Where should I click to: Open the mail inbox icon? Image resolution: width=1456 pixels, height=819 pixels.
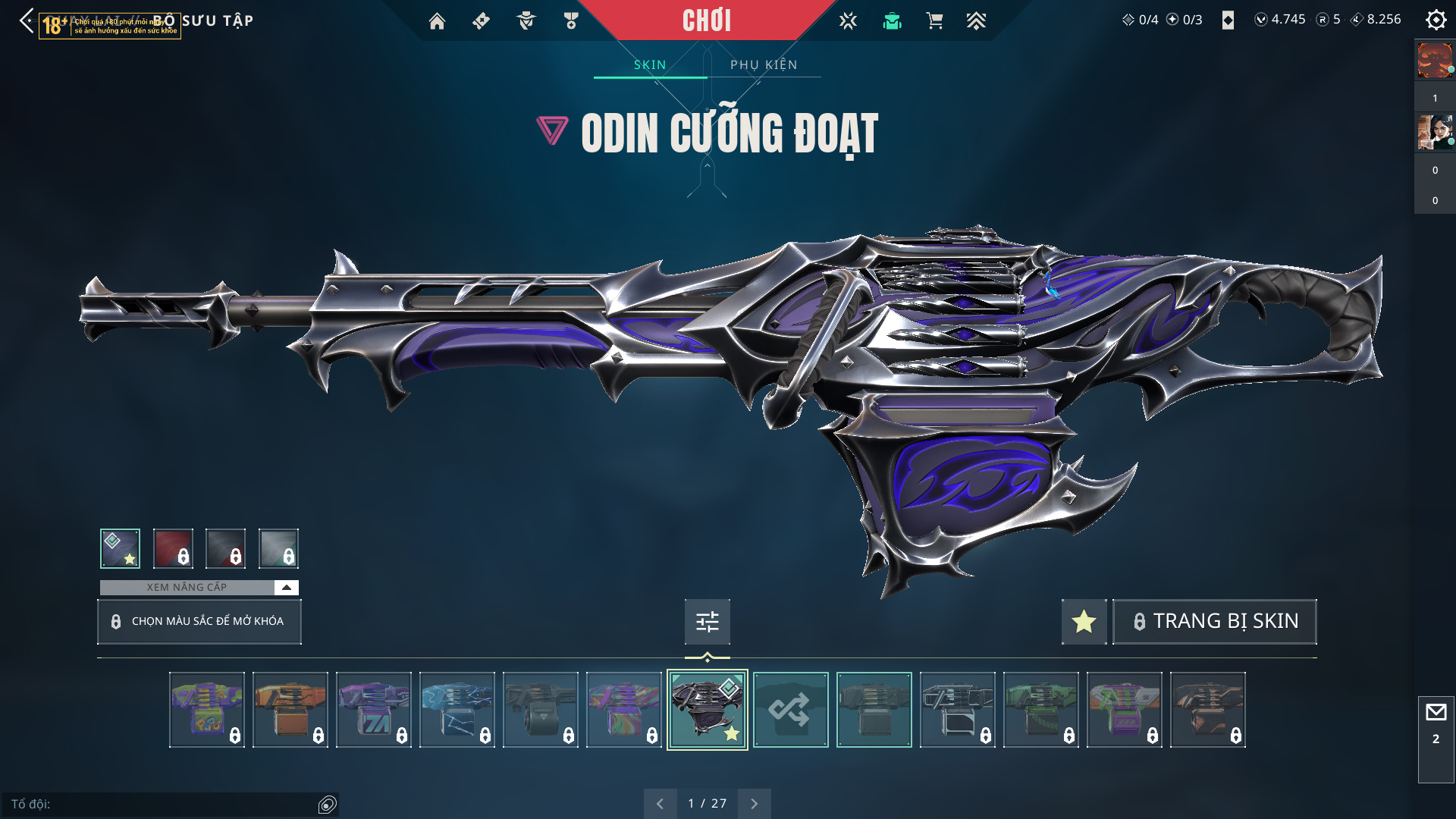(x=1436, y=712)
